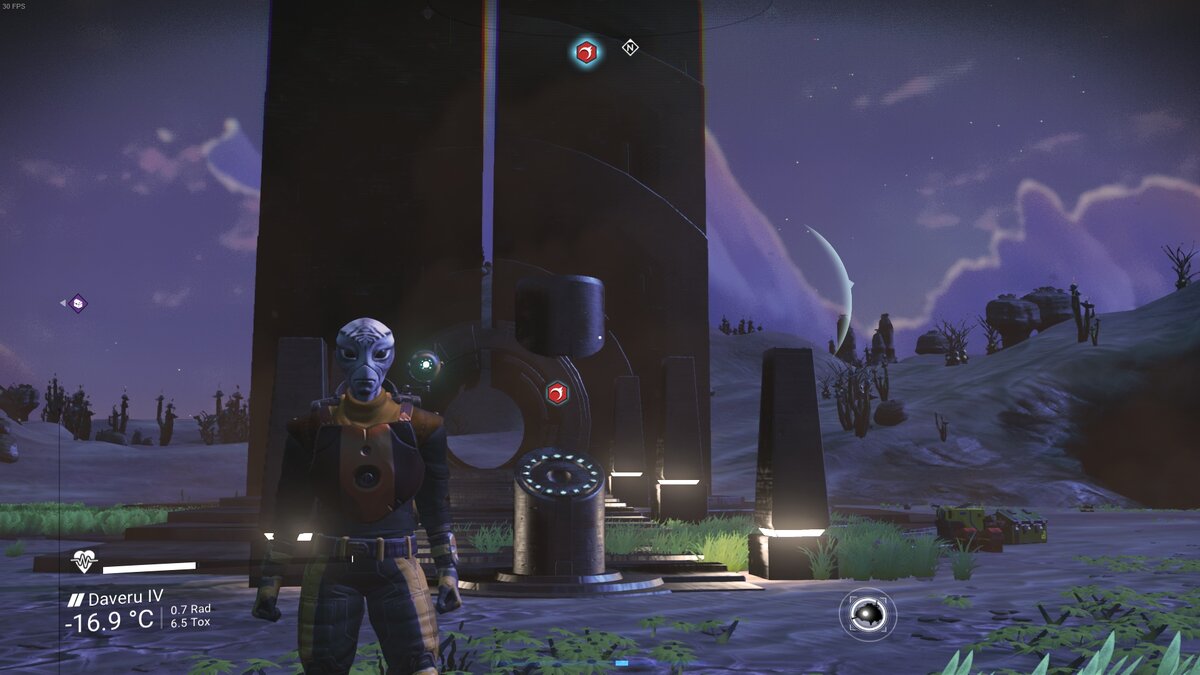
Task: Click the red hexagon waypoint beside the ring portal
Action: (x=557, y=393)
